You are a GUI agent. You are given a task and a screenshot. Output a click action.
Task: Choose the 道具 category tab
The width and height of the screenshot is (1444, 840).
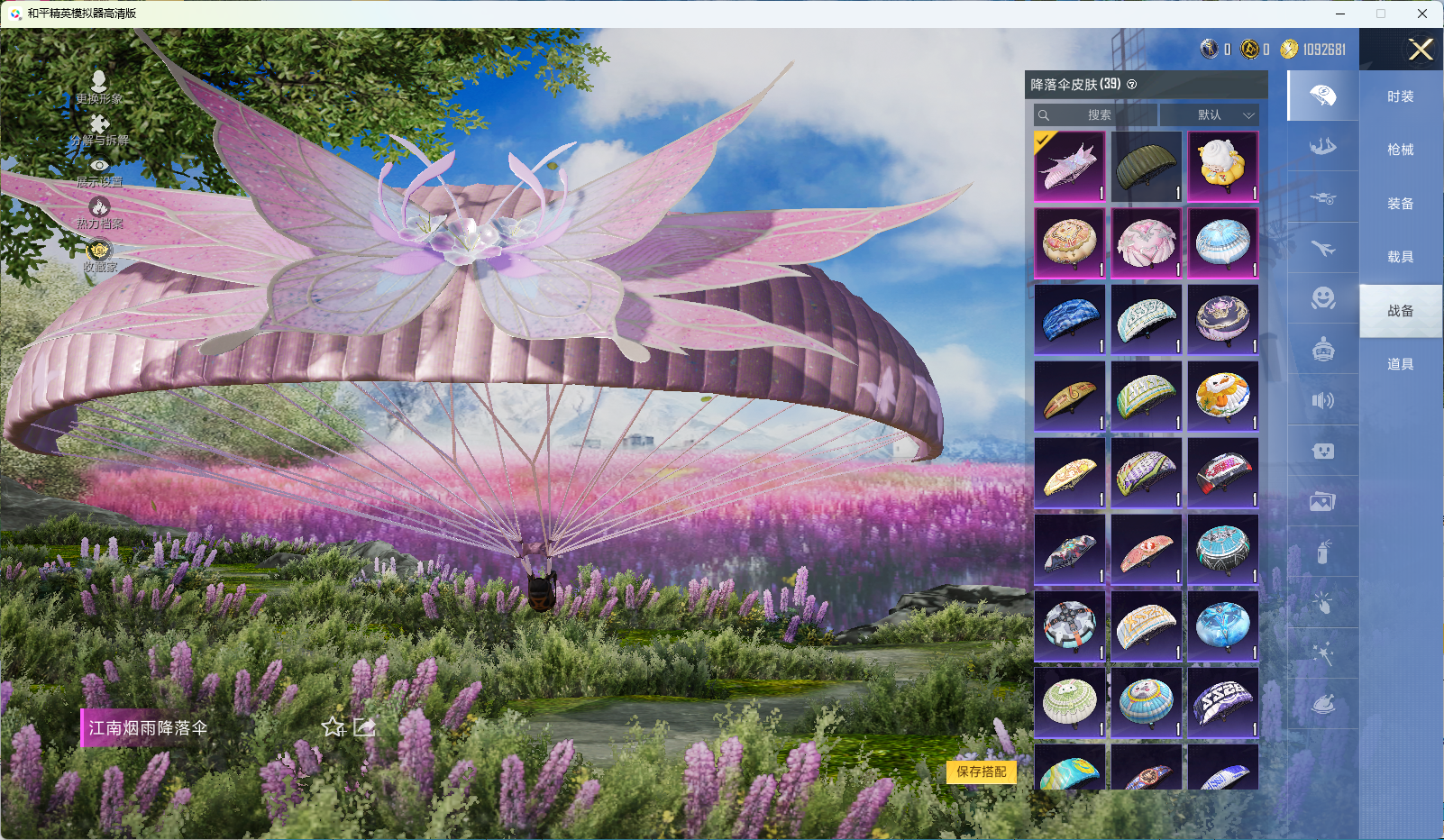pos(1400,364)
